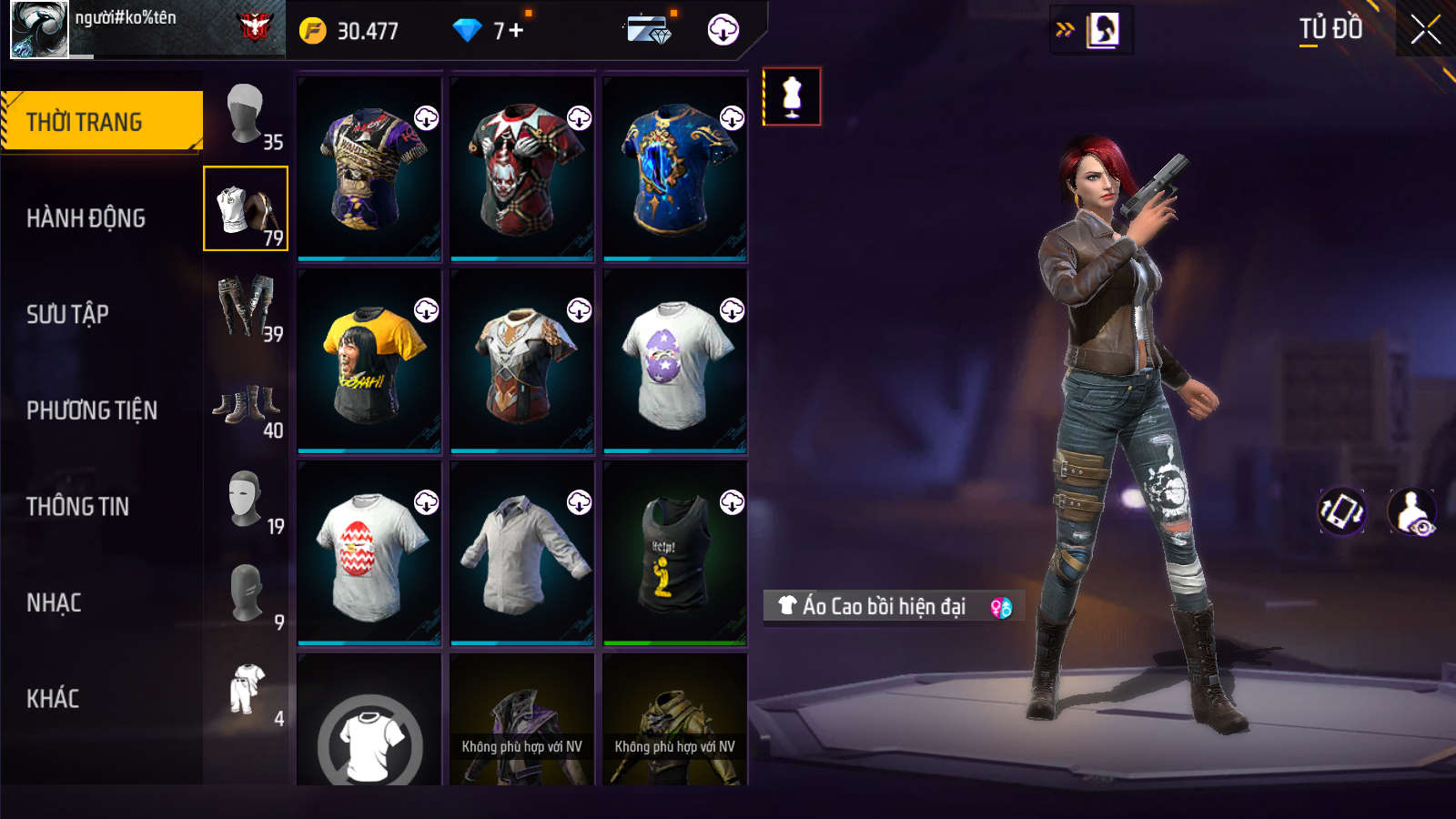Rotate the character with the rotate icon

(x=1342, y=511)
